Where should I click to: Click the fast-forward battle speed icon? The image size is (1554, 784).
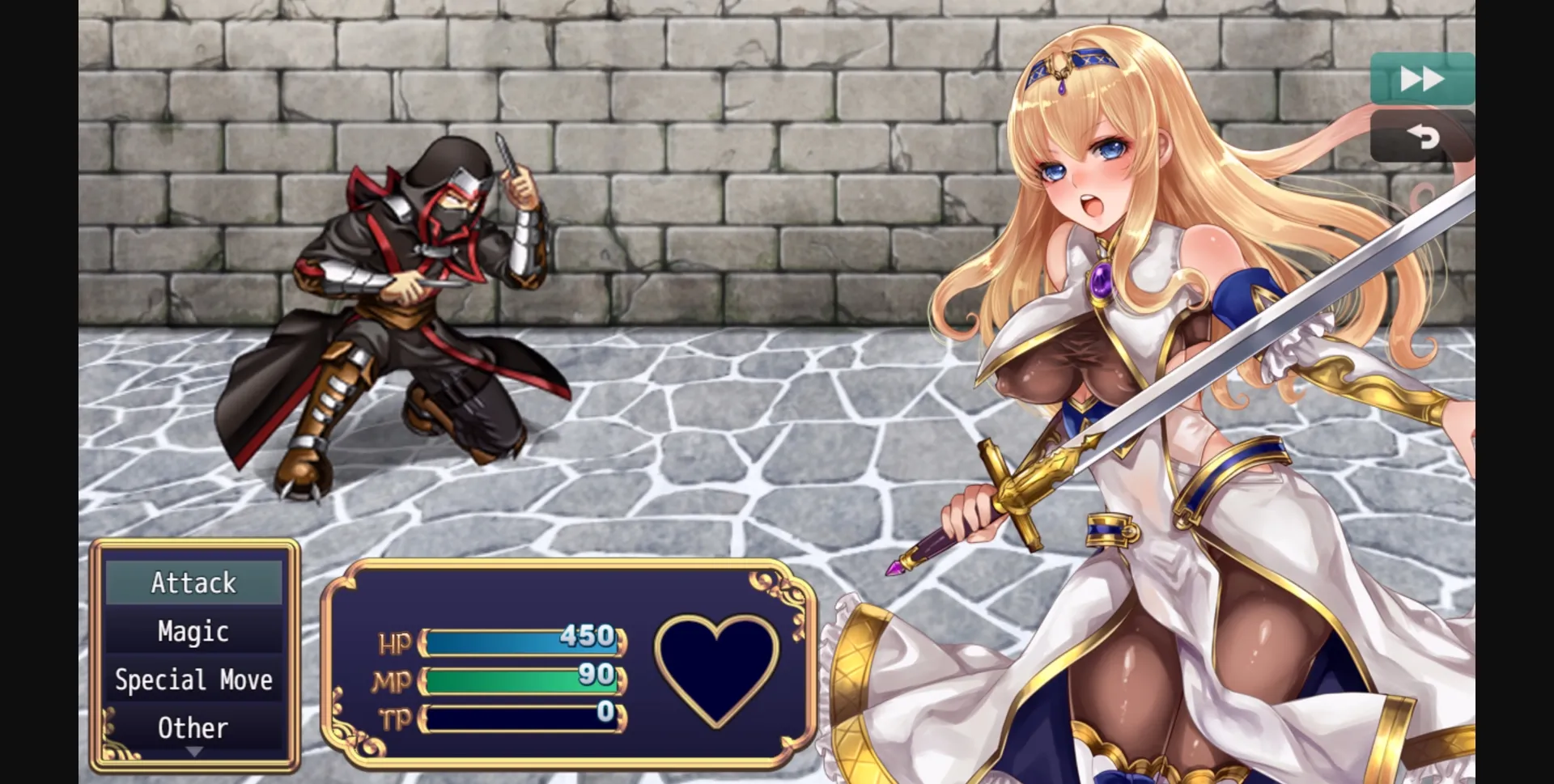pyautogui.click(x=1422, y=78)
